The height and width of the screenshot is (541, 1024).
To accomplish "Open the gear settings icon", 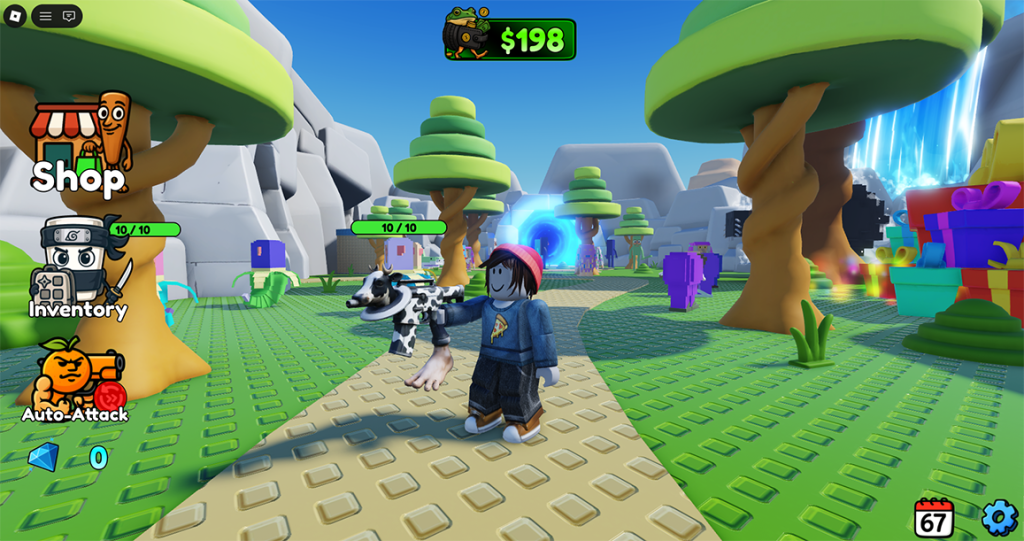I will tap(998, 517).
